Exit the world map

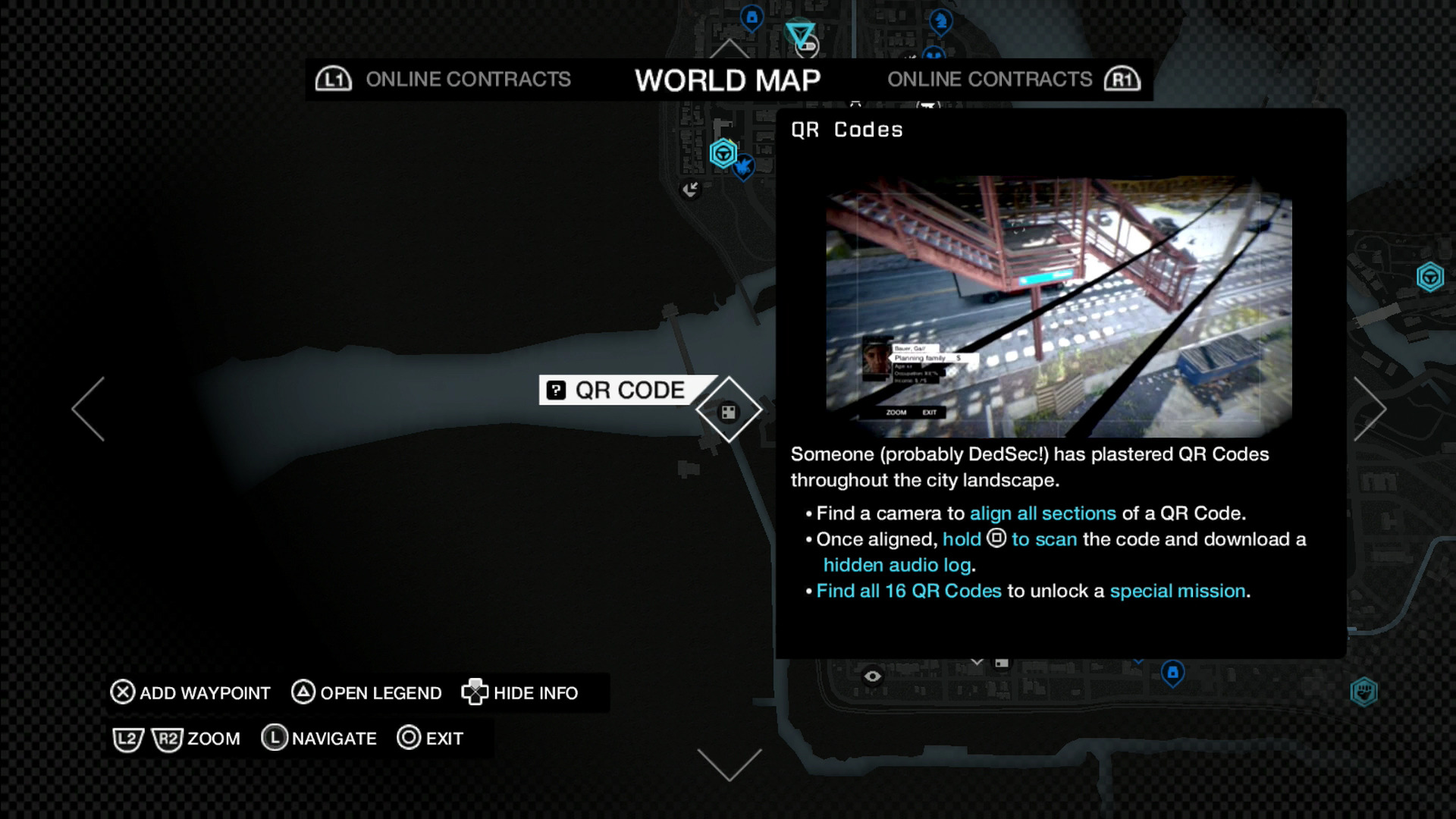click(430, 739)
